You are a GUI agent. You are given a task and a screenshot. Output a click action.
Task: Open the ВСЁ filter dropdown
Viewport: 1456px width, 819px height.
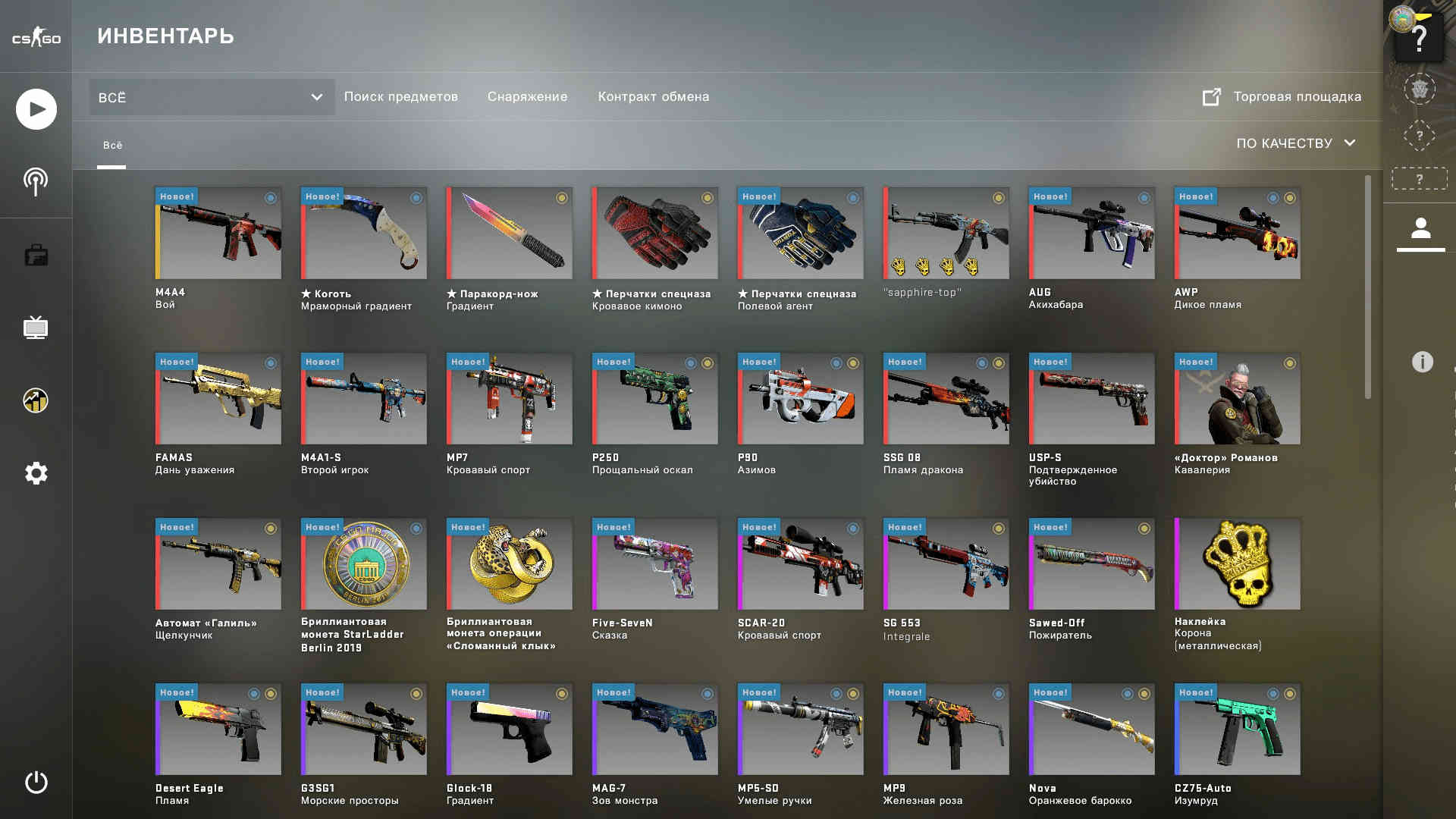211,97
